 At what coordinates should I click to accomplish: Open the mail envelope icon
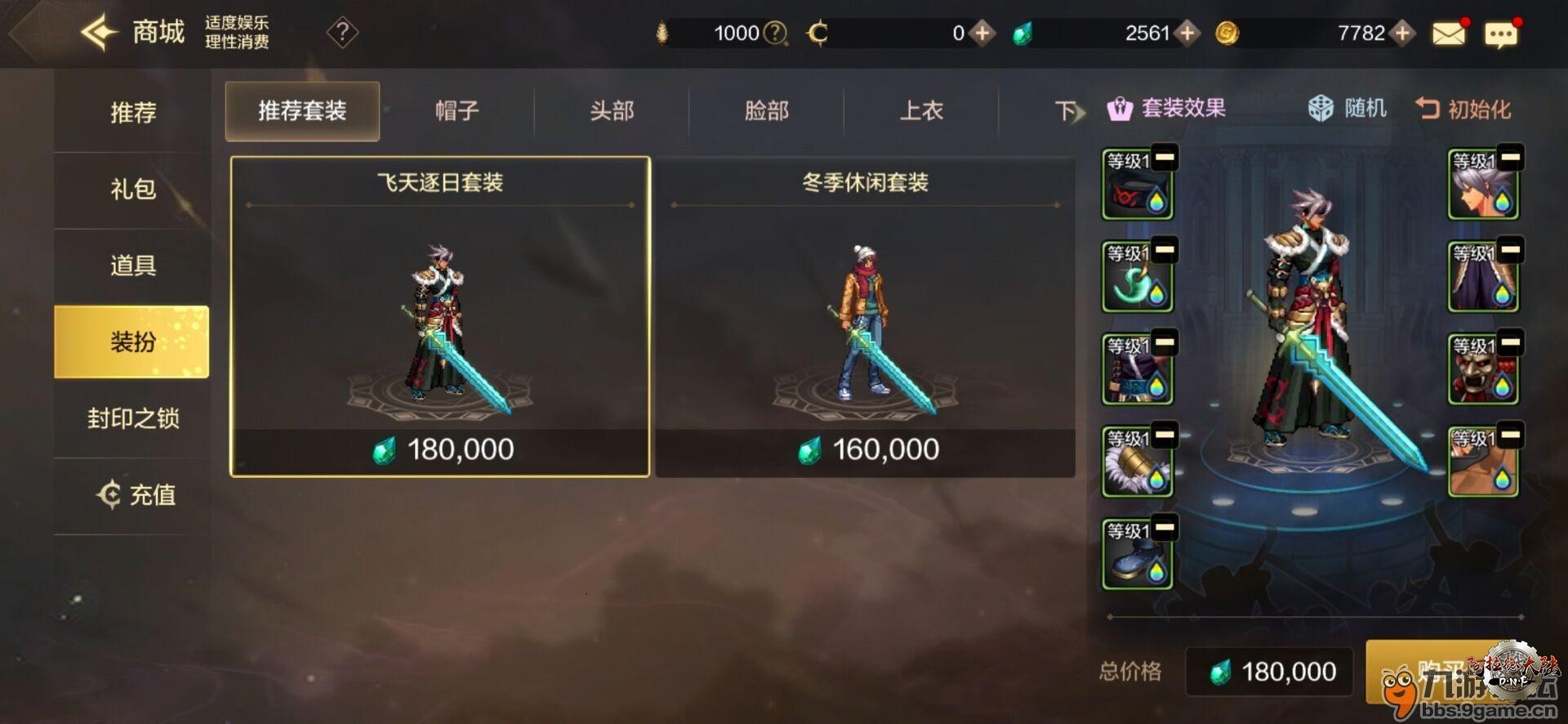pyautogui.click(x=1449, y=34)
